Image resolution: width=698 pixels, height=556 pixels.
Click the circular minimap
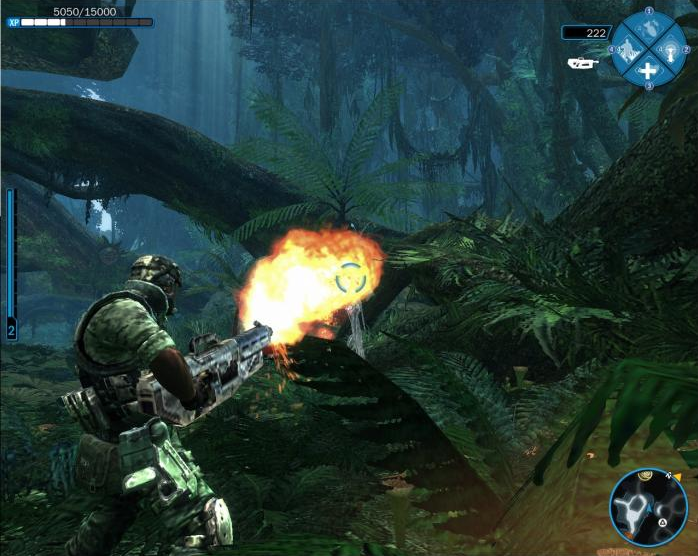(647, 505)
